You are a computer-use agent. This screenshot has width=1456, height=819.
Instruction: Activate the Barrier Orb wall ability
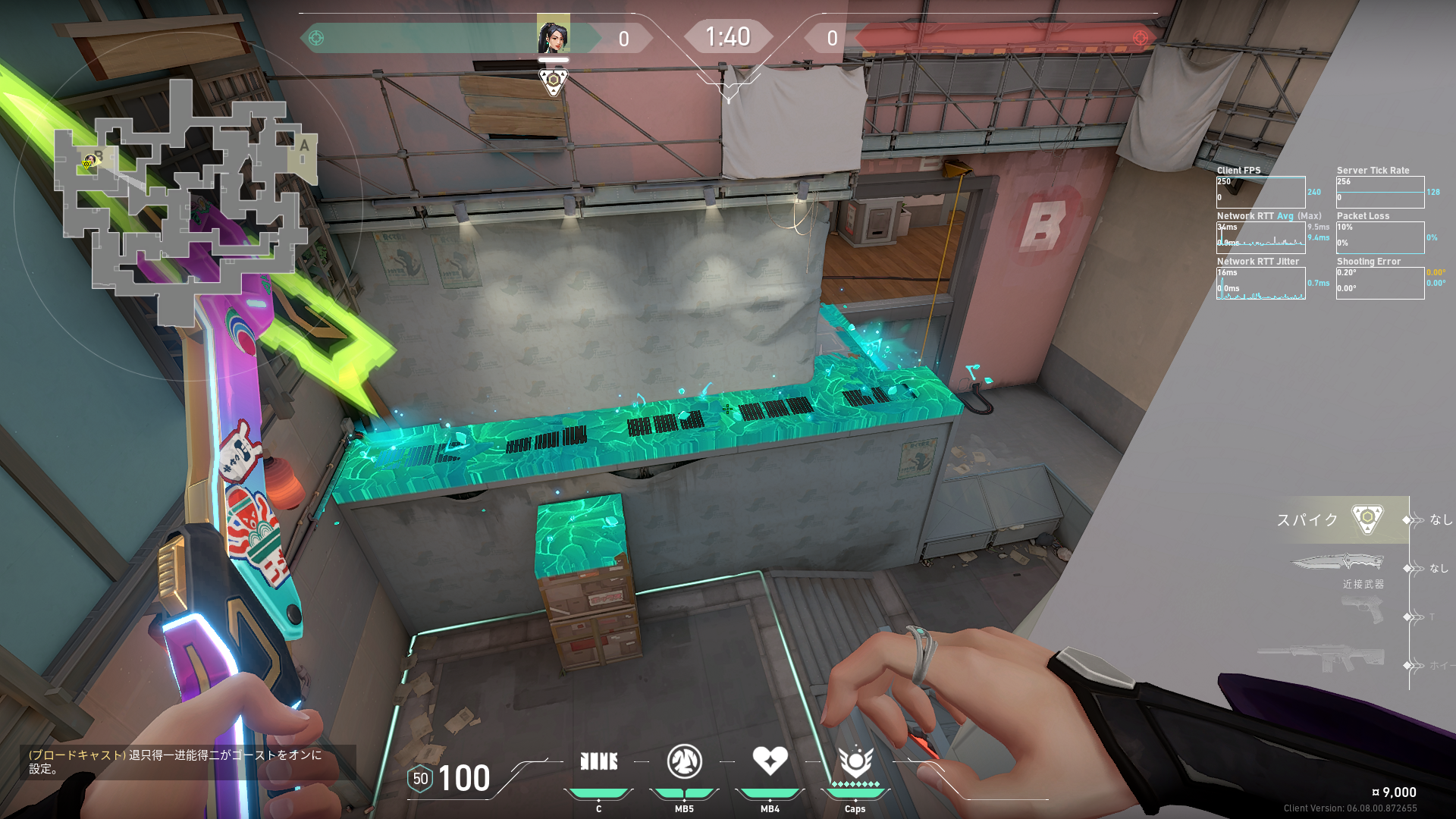click(x=598, y=761)
